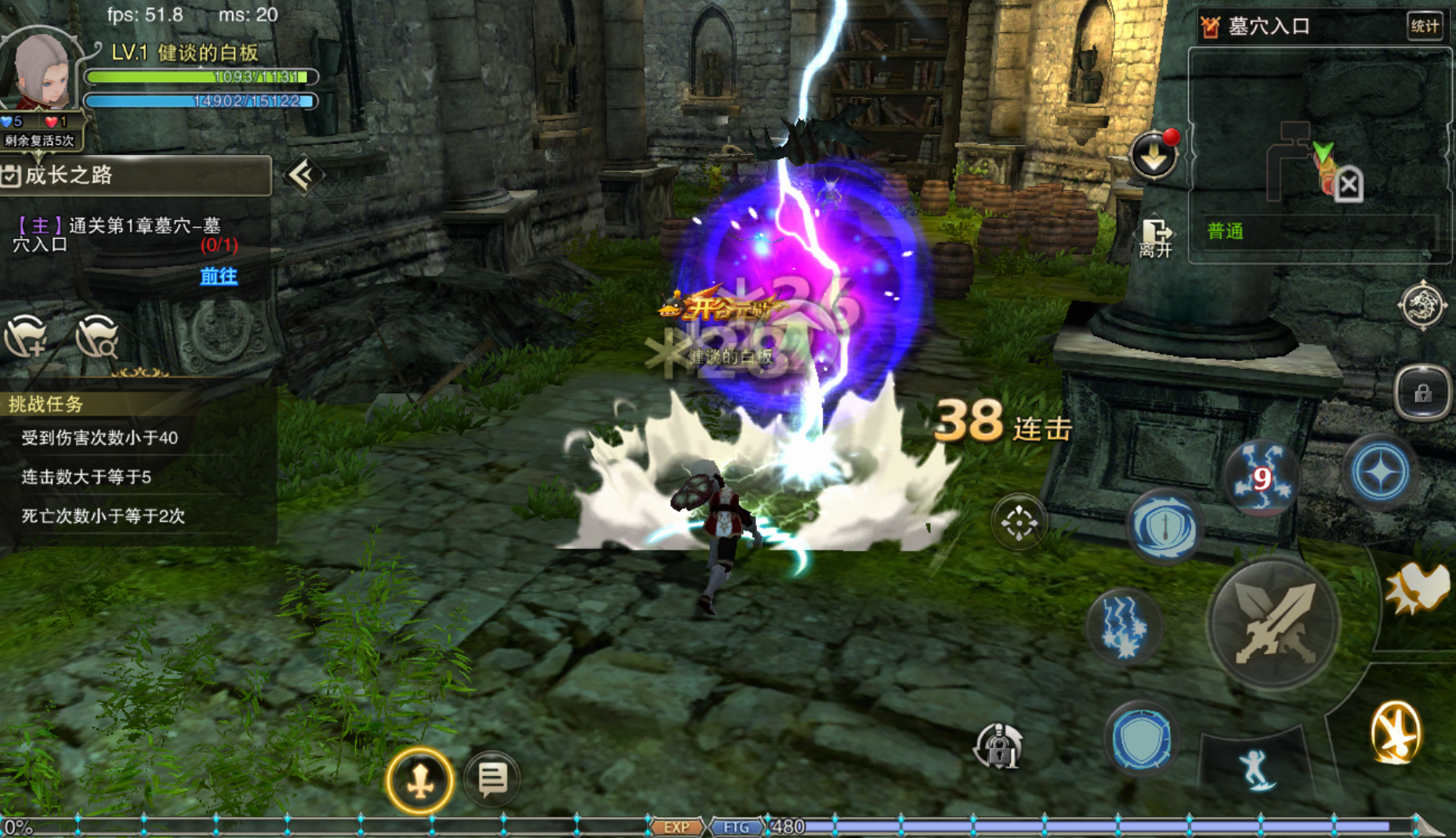Leave the dungeon via 离开 button
Image resolution: width=1456 pixels, height=838 pixels.
tap(1156, 237)
